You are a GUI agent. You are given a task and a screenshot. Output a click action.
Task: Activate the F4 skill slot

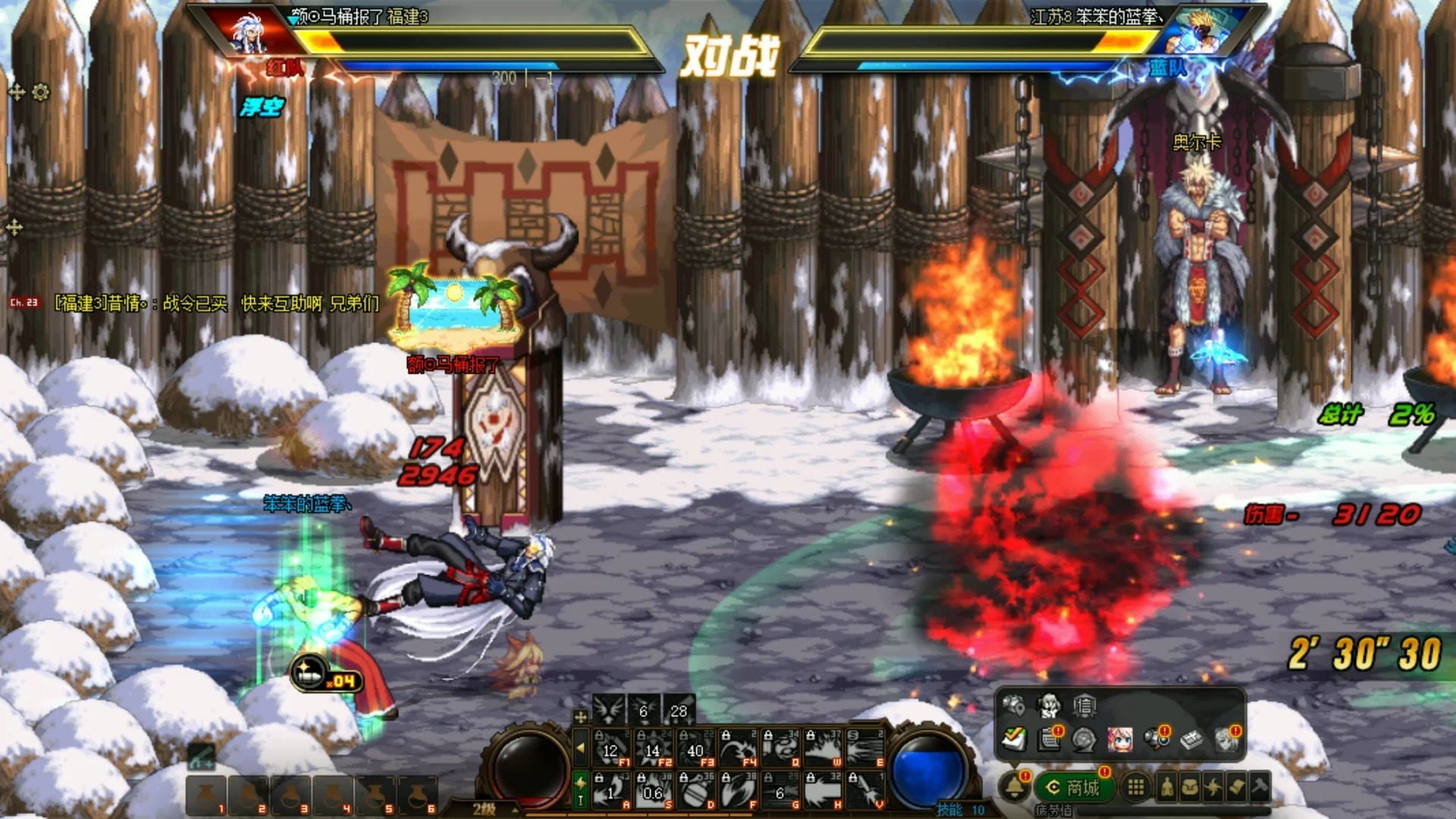pyautogui.click(x=738, y=748)
